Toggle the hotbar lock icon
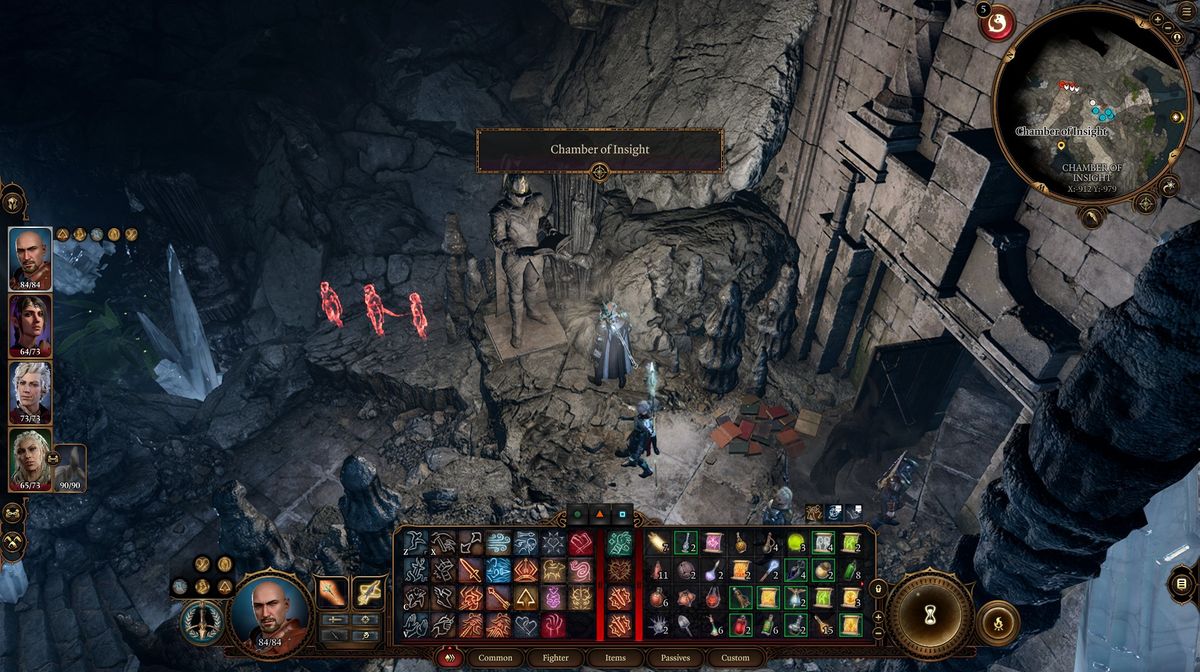 click(x=879, y=589)
